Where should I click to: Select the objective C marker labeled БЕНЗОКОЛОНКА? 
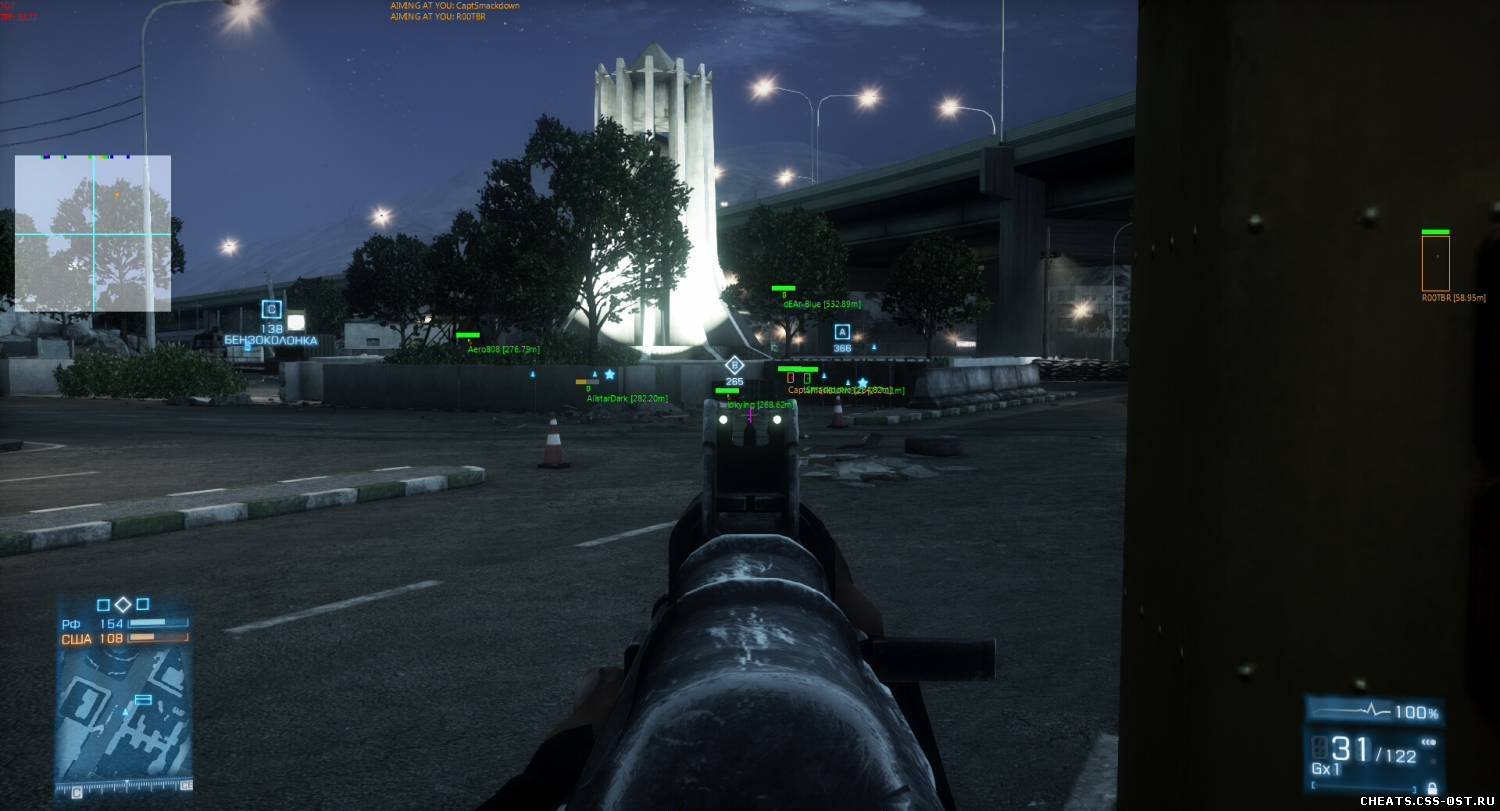(271, 309)
